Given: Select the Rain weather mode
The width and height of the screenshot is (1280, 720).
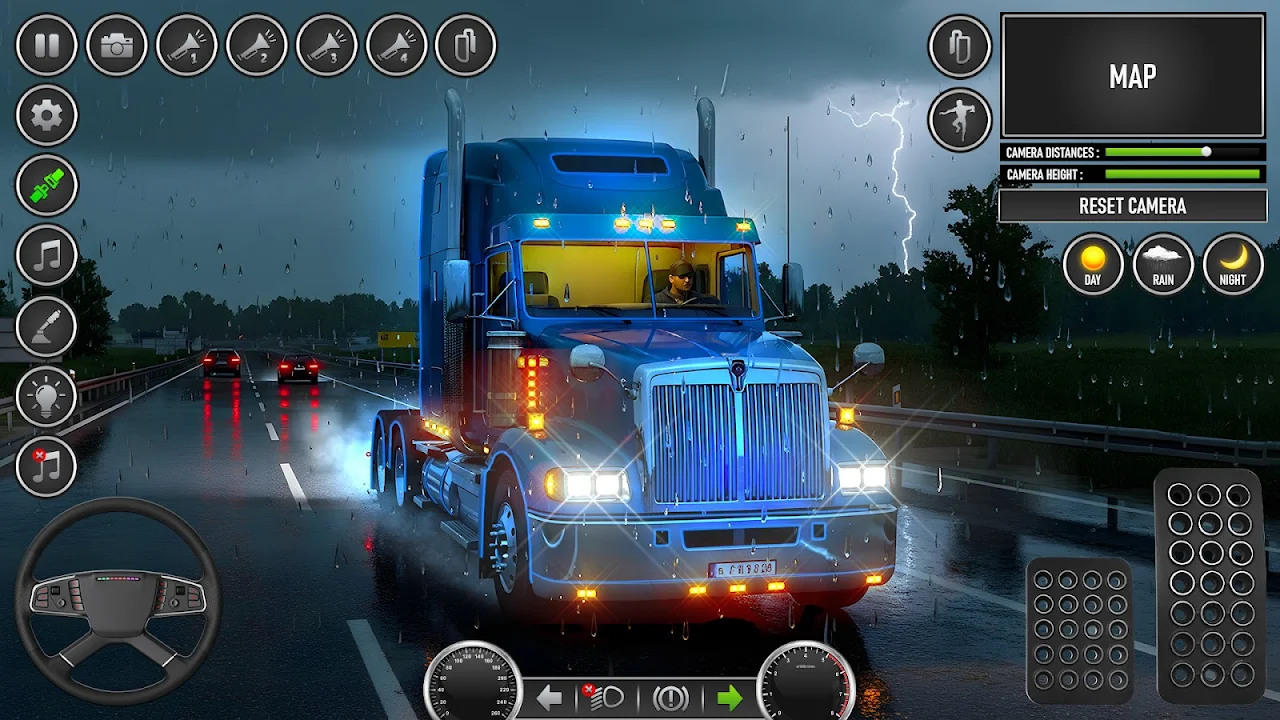Looking at the screenshot, I should [1163, 264].
